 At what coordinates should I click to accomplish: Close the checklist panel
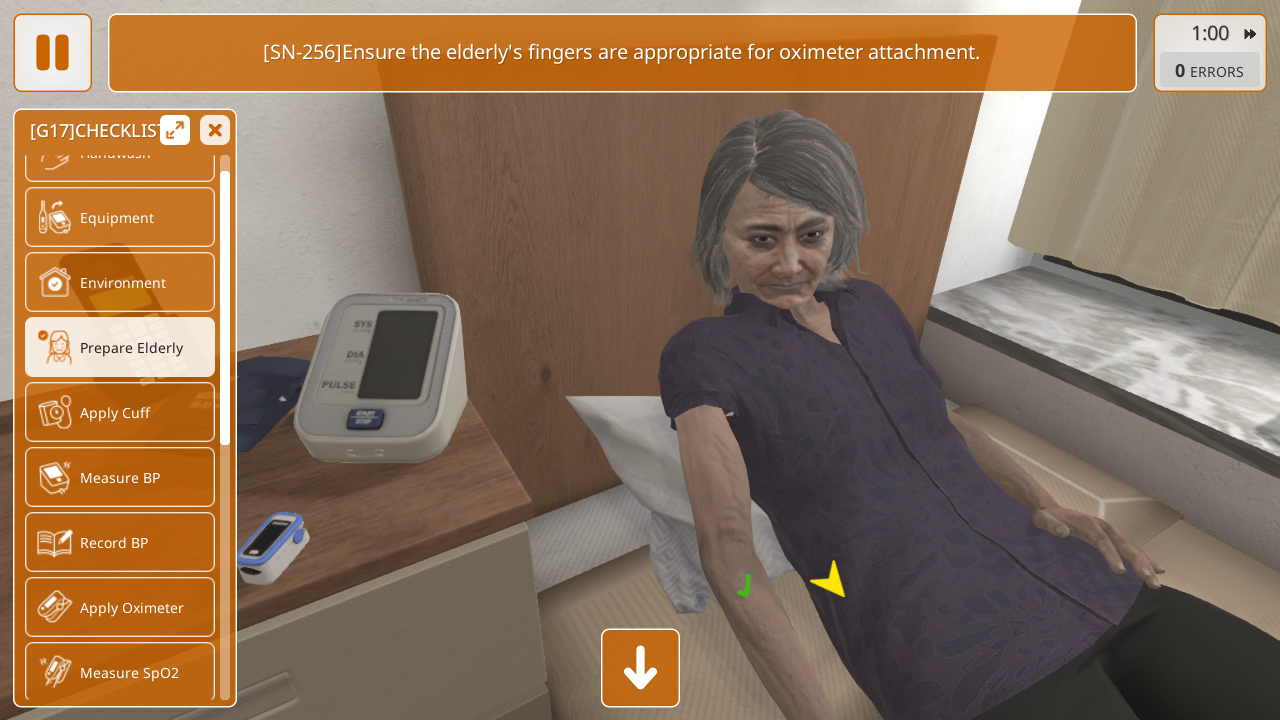pyautogui.click(x=215, y=130)
